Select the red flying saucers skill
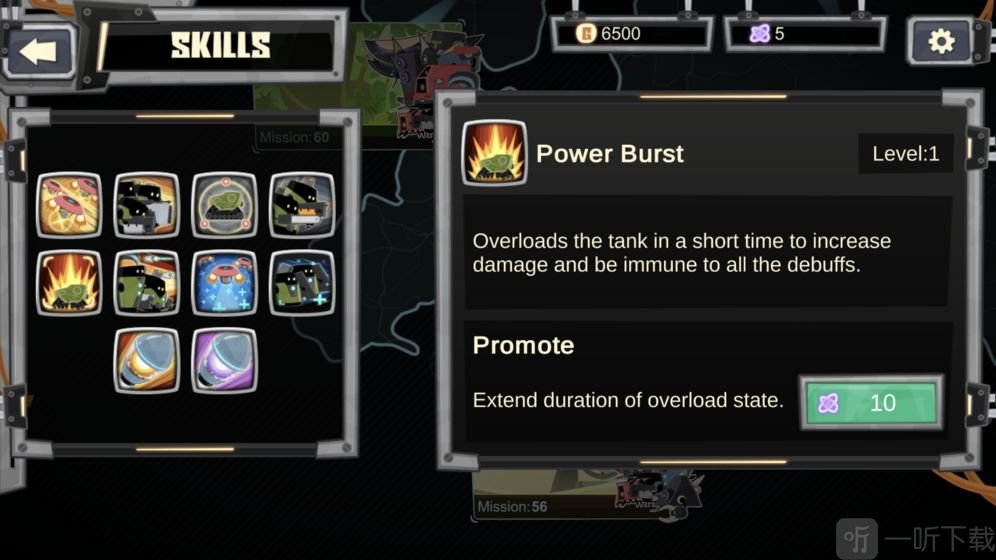The image size is (996, 560). click(69, 205)
